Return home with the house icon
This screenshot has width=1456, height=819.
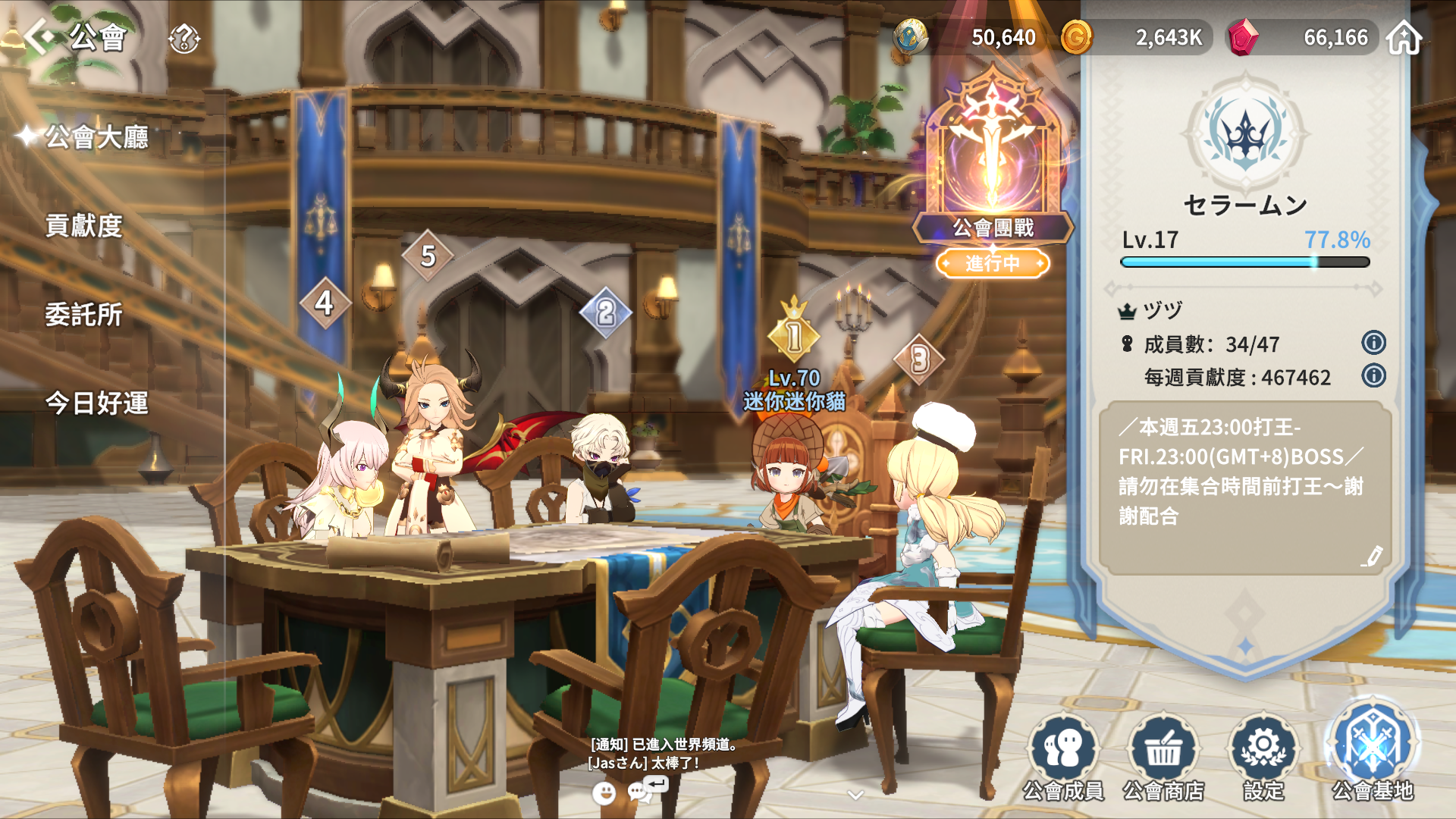pos(1404,37)
